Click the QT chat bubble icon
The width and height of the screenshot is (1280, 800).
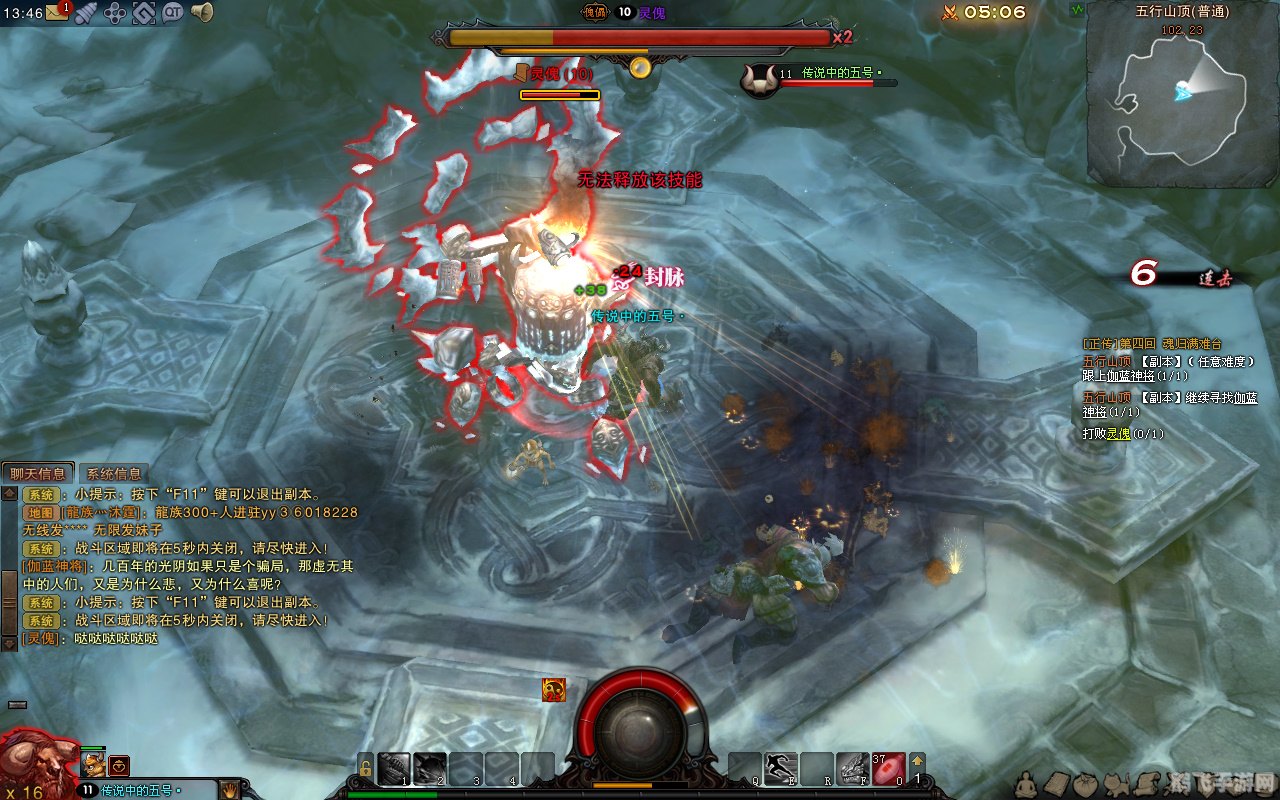click(x=173, y=13)
